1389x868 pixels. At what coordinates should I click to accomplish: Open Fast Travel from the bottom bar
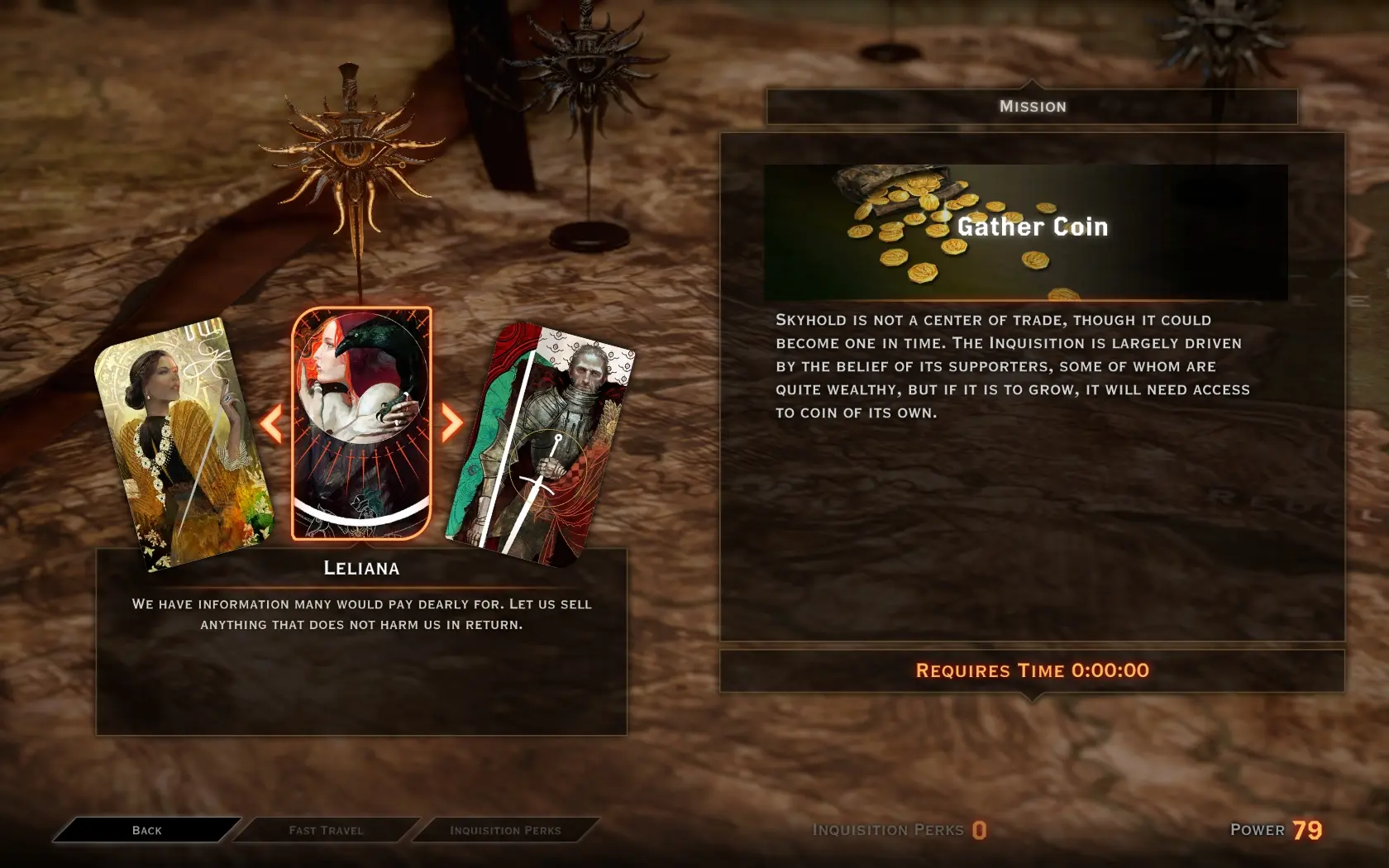click(x=326, y=830)
